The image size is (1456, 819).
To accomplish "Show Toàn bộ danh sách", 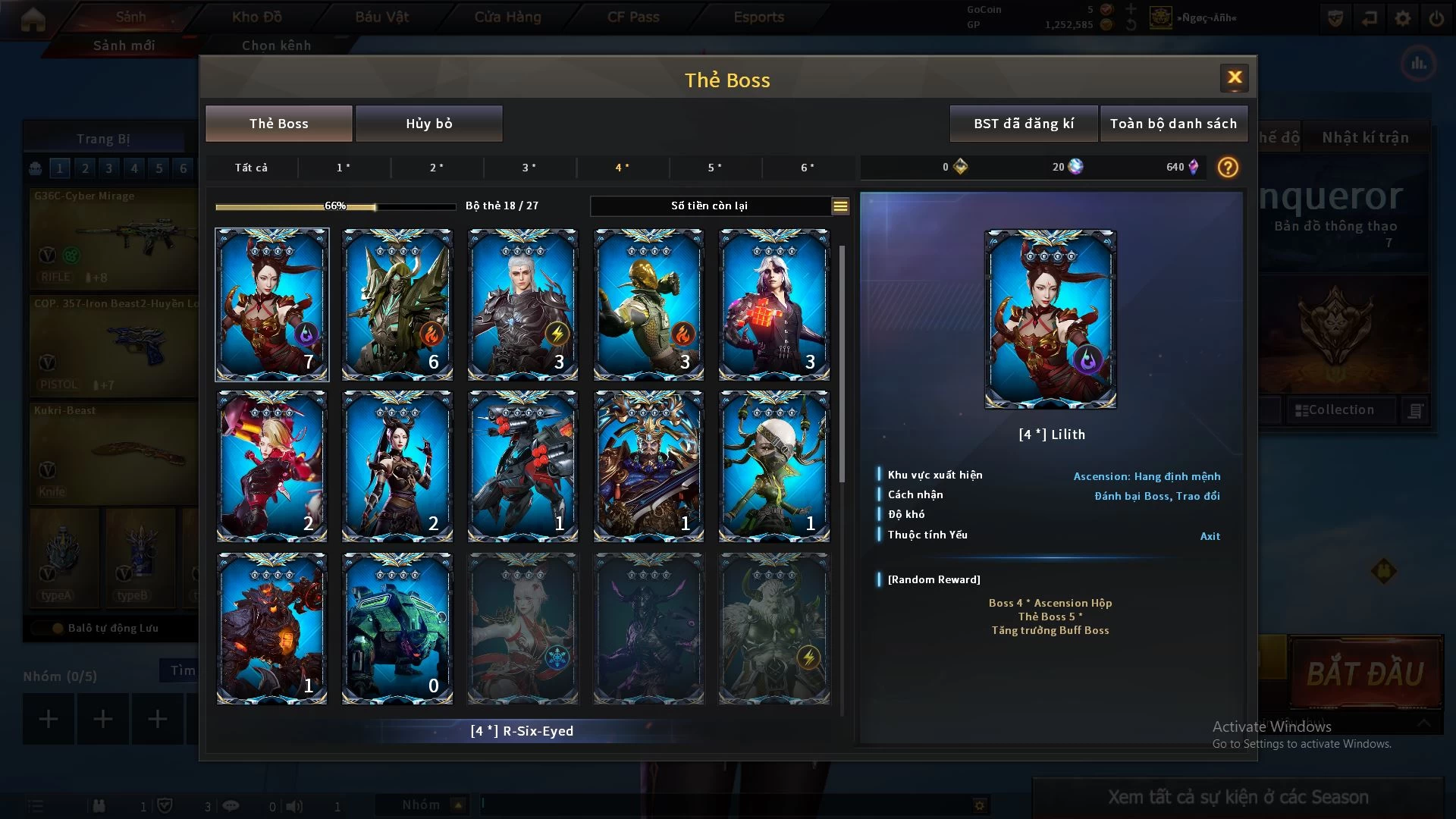I will point(1172,124).
